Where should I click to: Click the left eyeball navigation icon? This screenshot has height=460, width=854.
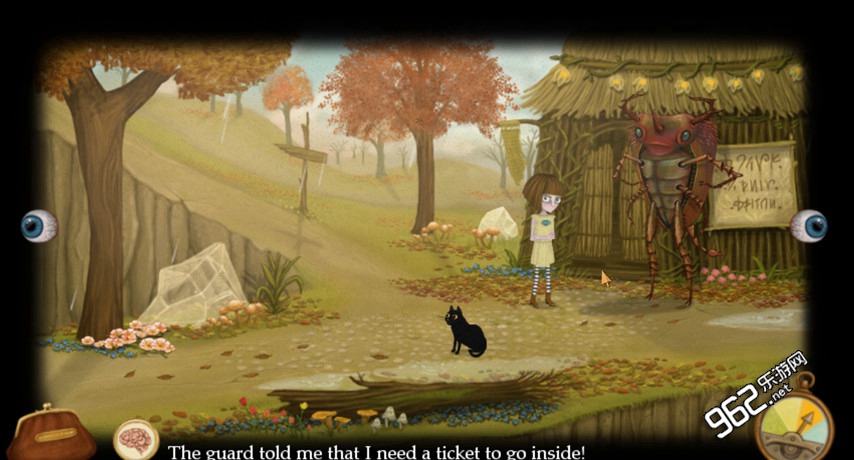click(39, 226)
